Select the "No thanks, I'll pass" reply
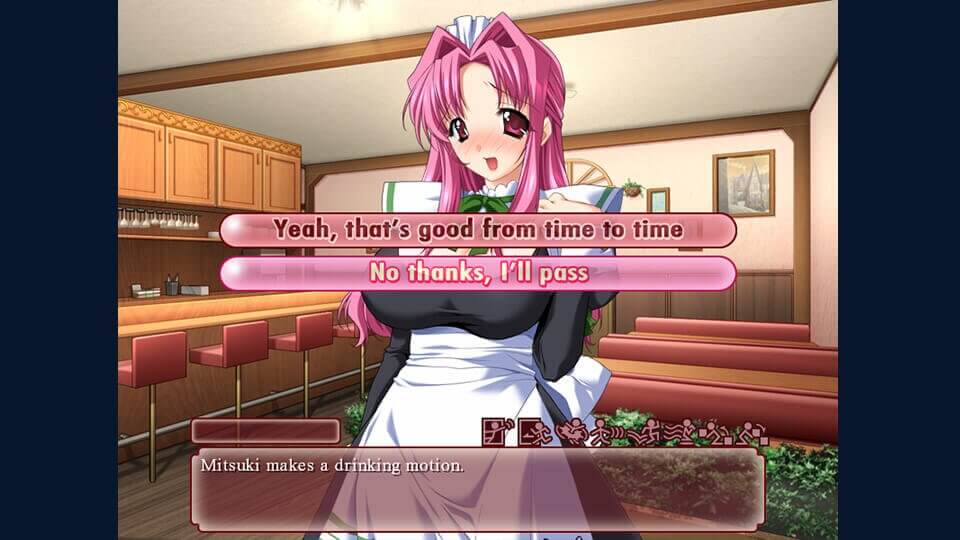This screenshot has height=540, width=960. [x=478, y=273]
